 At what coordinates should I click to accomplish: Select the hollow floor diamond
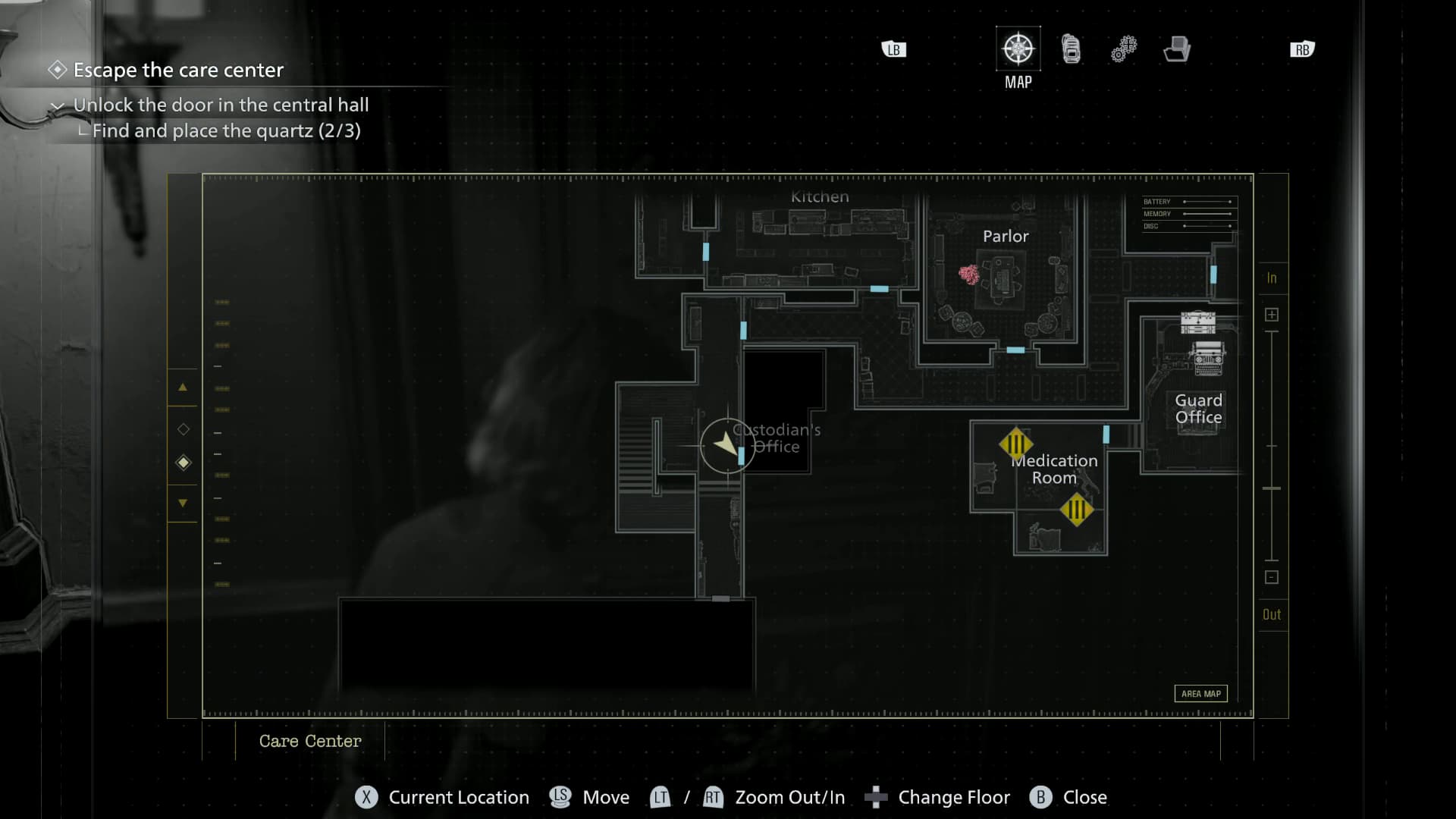coord(184,429)
